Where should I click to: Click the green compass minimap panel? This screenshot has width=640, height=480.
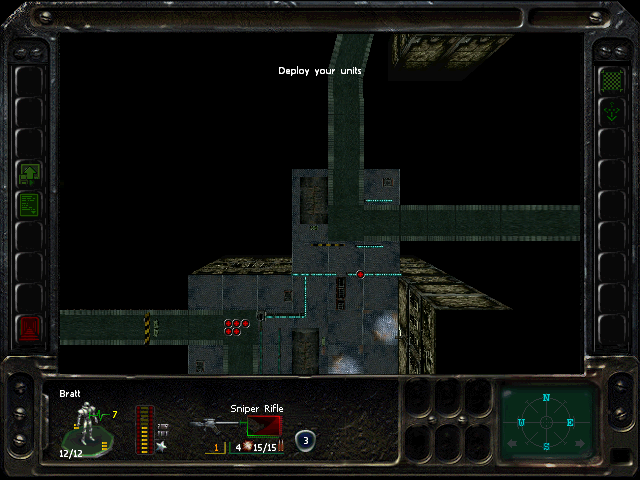[x=546, y=422]
